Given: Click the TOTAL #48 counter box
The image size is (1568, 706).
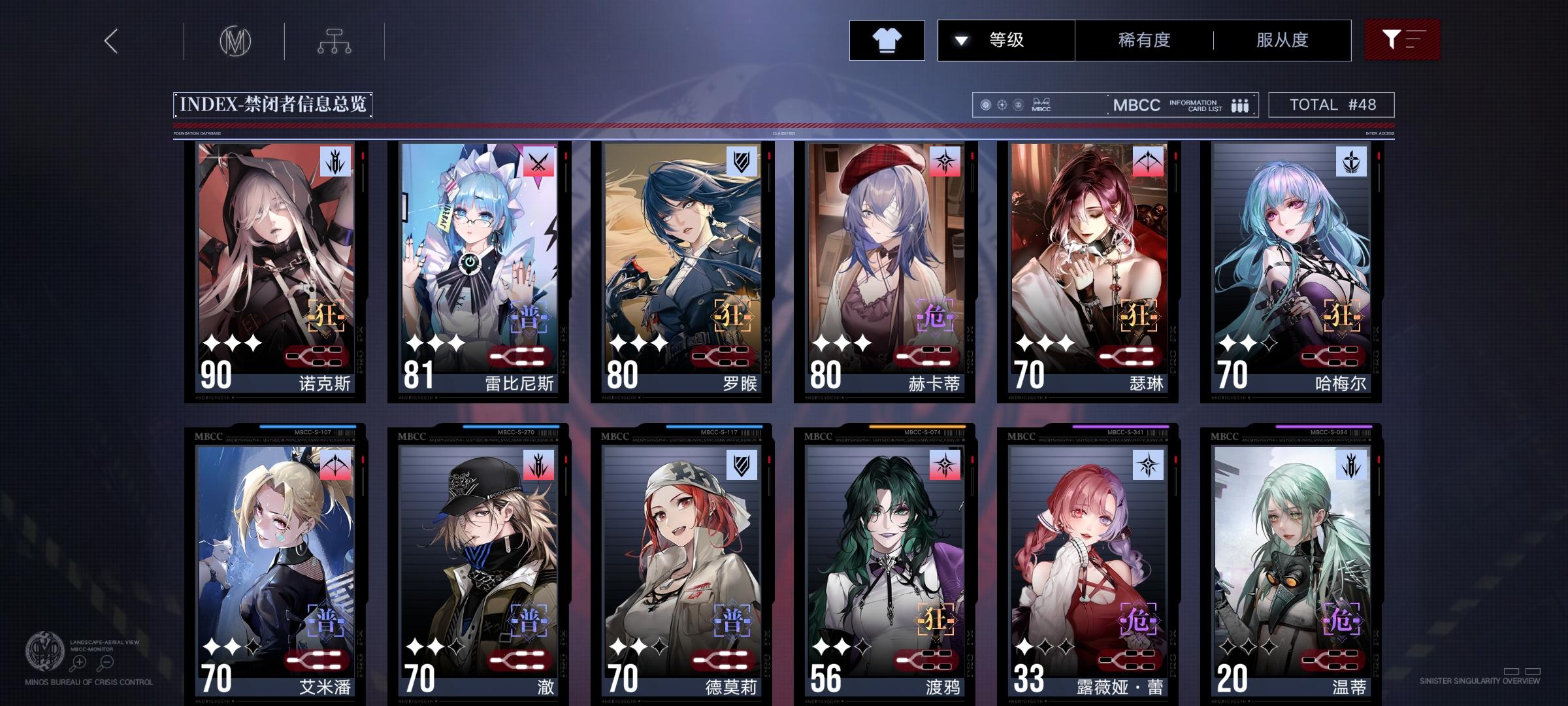Looking at the screenshot, I should pos(1330,104).
